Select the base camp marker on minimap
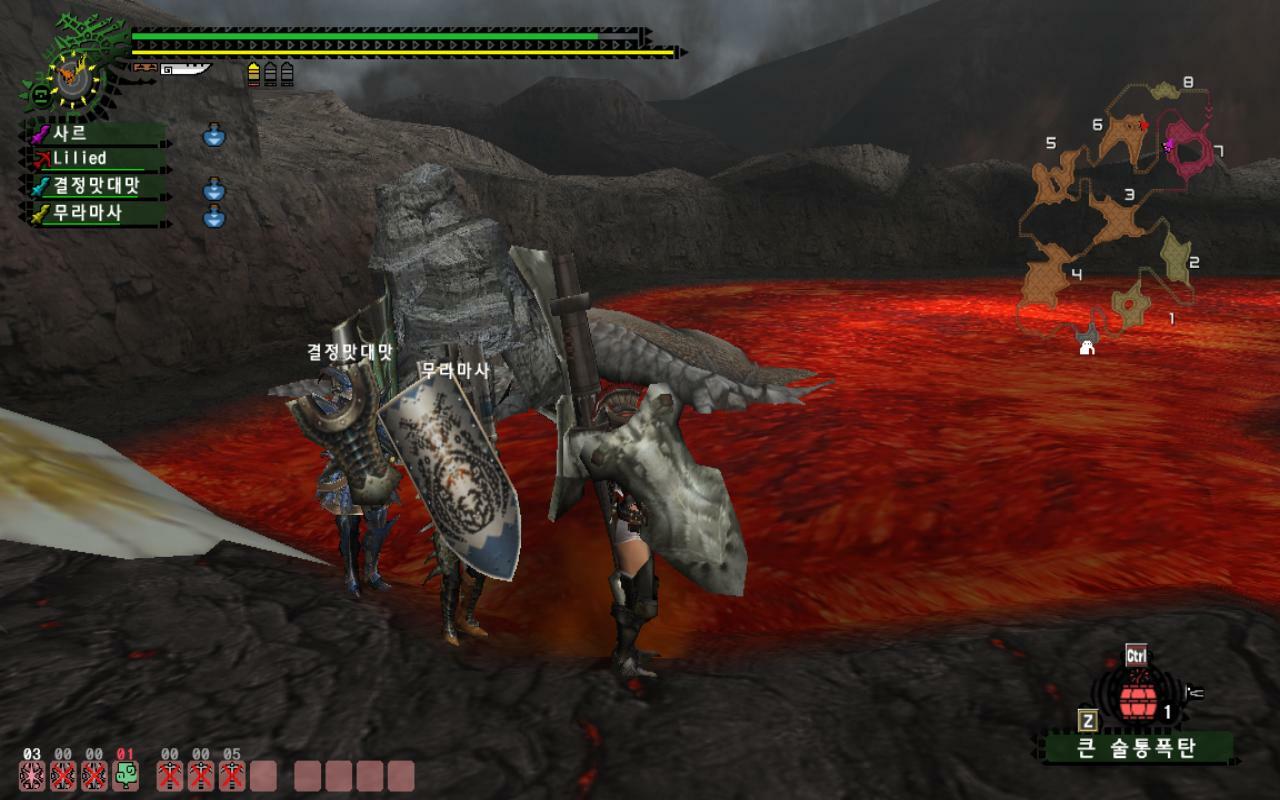The image size is (1280, 800). [x=1088, y=347]
